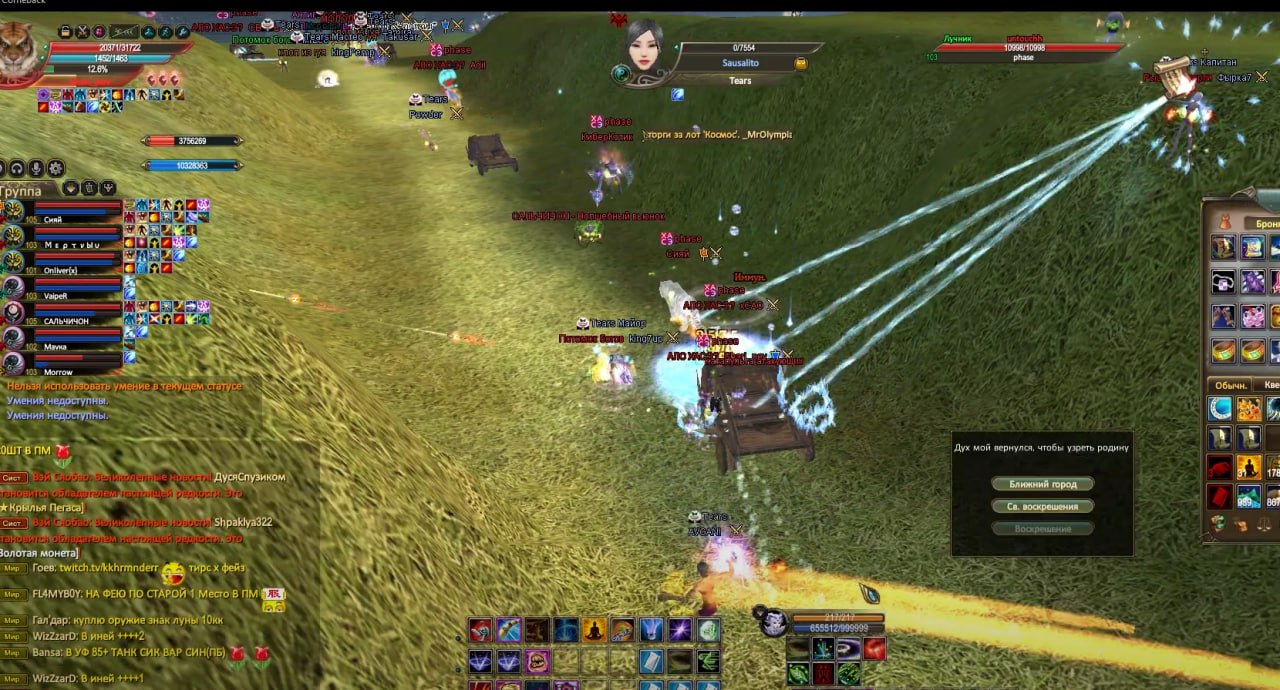
Task: Click the red fist skill icon
Action: click(x=481, y=630)
